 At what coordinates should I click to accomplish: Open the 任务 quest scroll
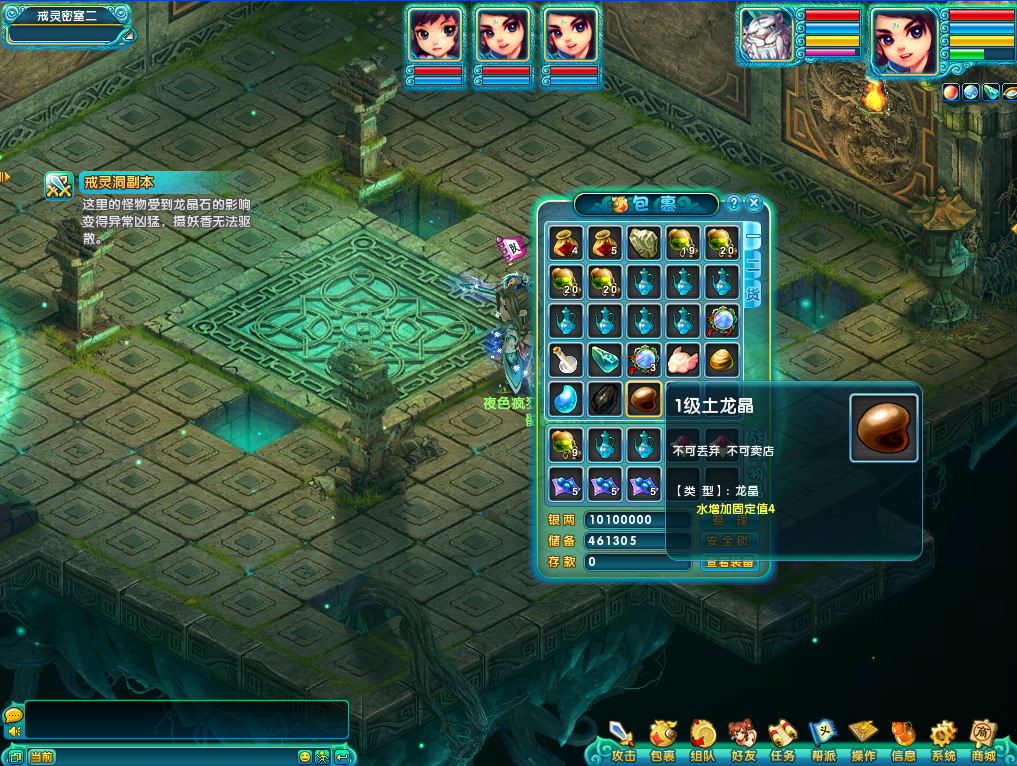[782, 741]
